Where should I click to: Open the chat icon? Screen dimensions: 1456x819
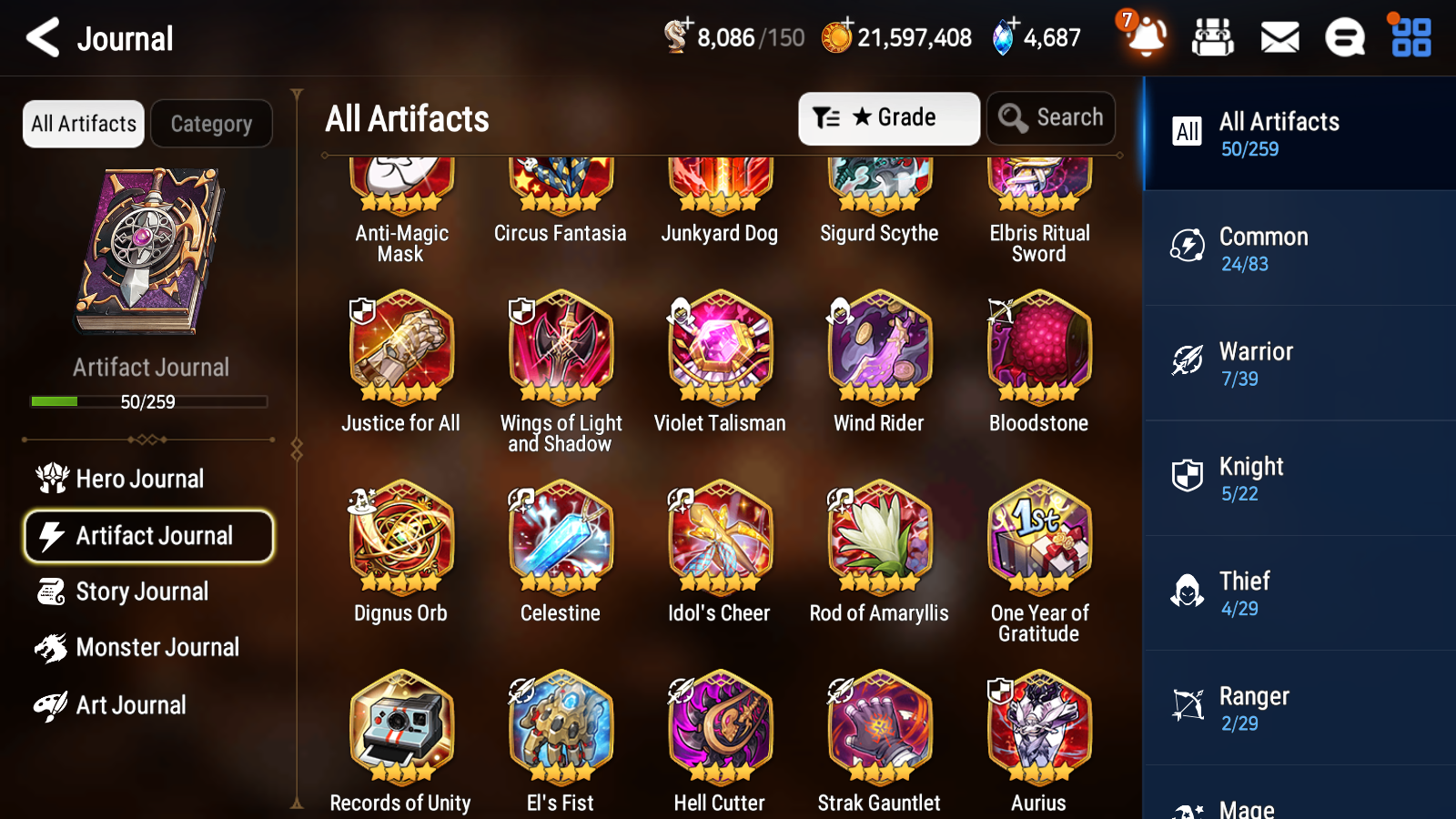click(1344, 38)
